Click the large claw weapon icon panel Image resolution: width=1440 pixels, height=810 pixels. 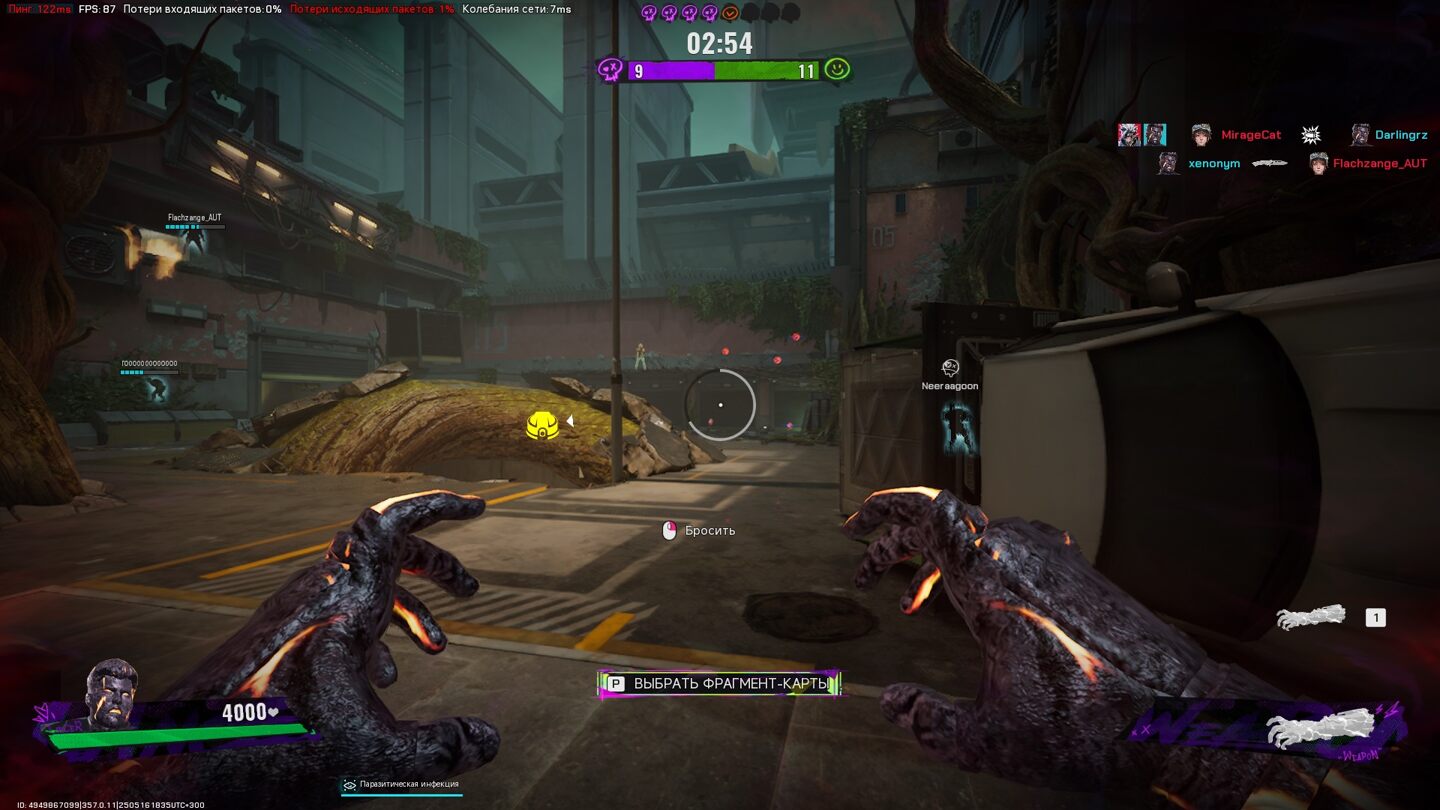tap(1309, 729)
